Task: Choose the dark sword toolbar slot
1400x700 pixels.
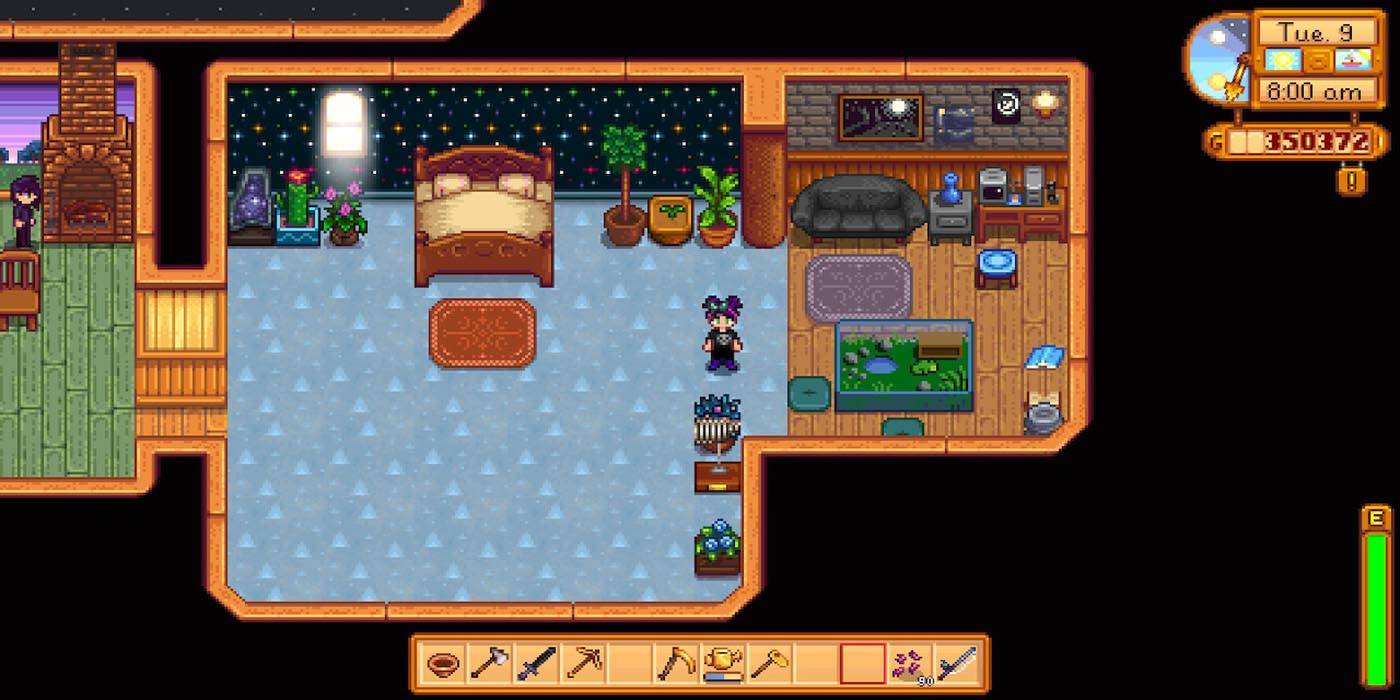Action: pos(536,663)
